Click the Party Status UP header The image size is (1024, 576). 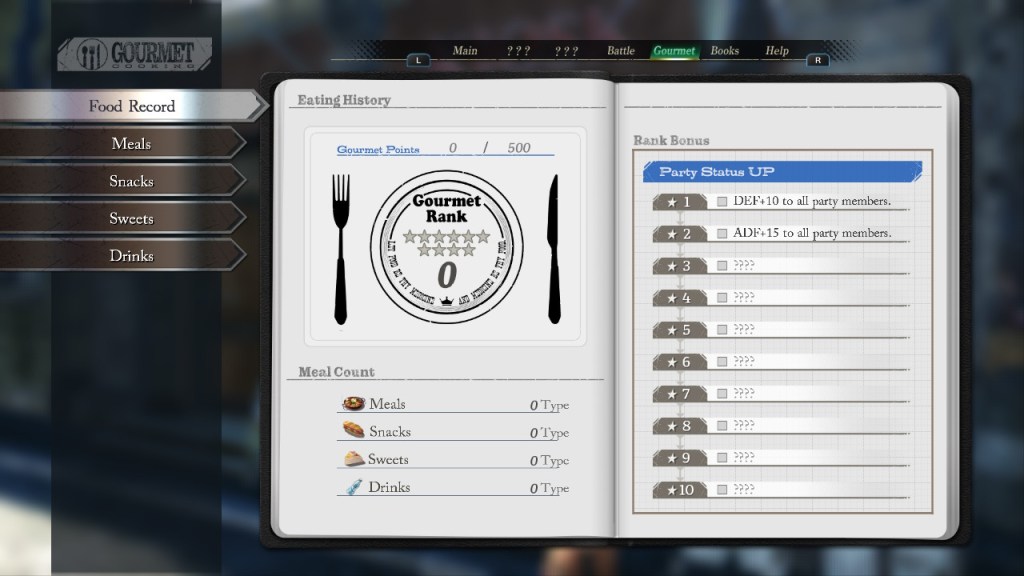click(782, 172)
